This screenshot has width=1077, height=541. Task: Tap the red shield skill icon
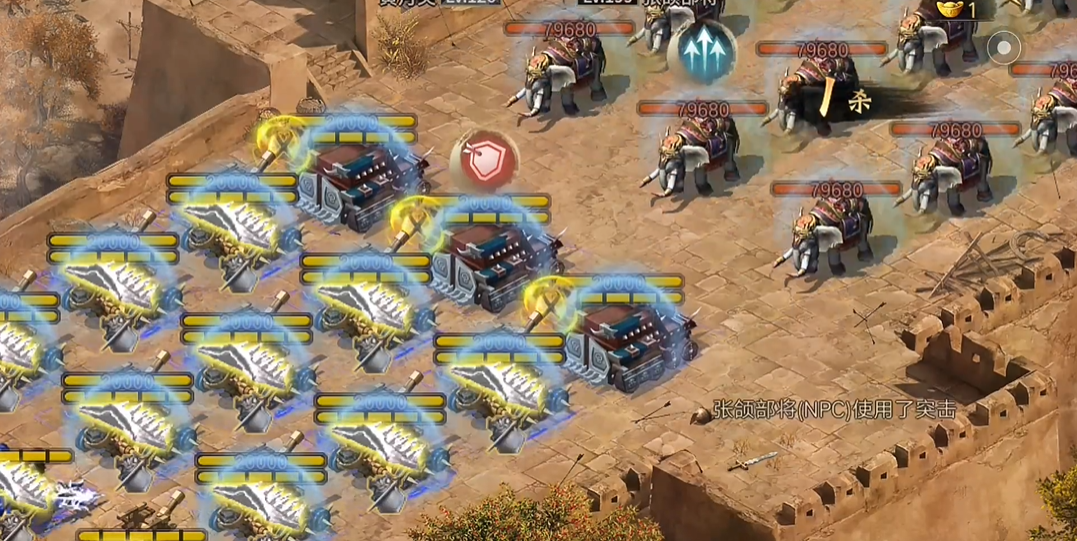click(x=485, y=161)
